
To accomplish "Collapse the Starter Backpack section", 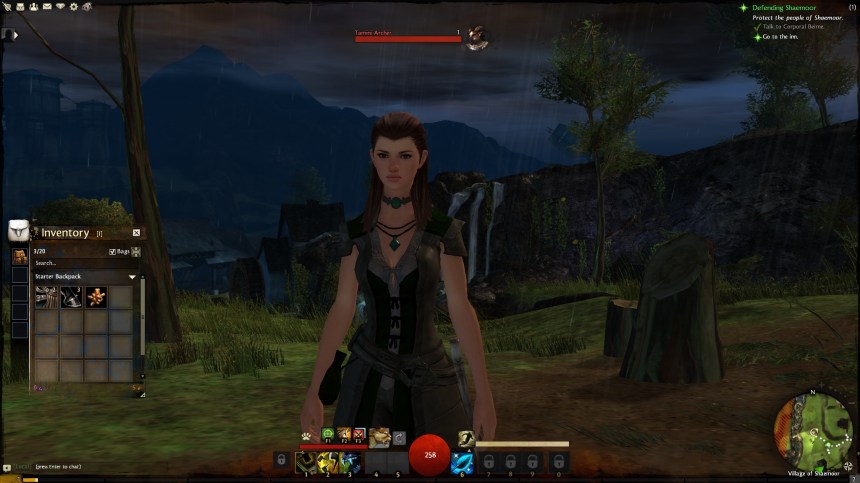I will click(x=132, y=276).
